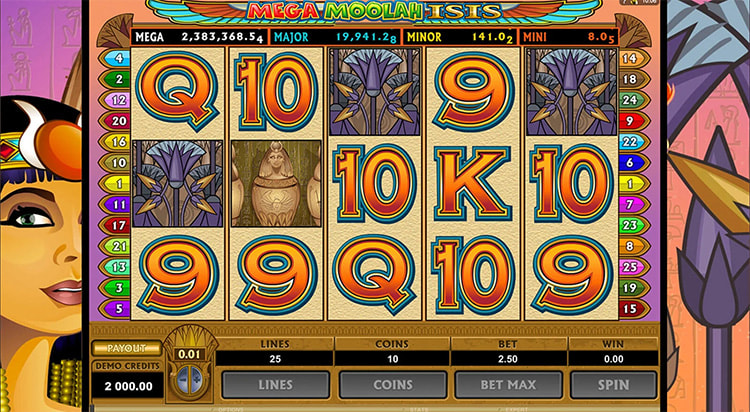Select payline marker number 5
Image resolution: width=750 pixels, height=412 pixels.
pos(119,308)
